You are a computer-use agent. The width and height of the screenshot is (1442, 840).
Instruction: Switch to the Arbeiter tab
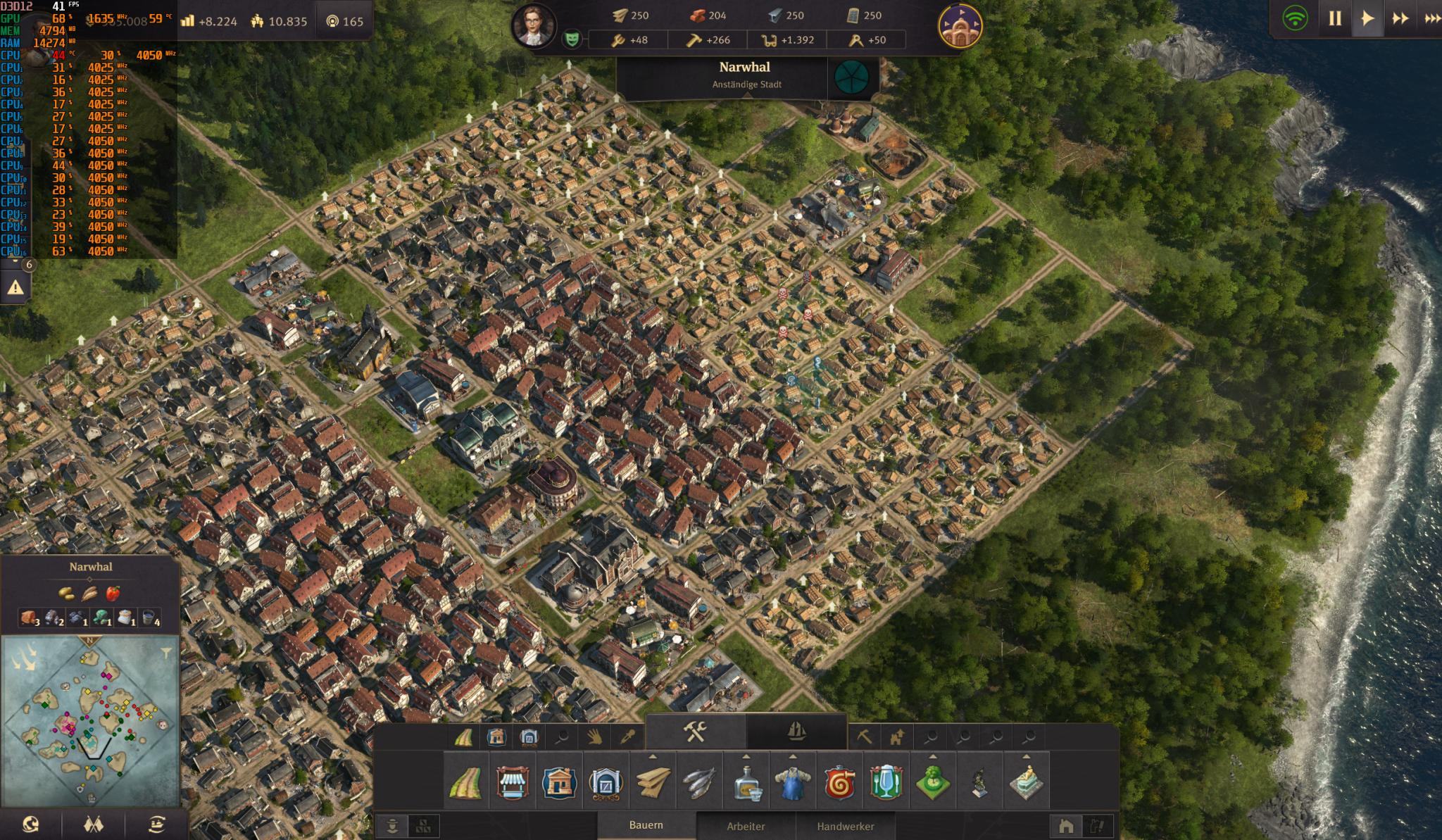click(746, 826)
